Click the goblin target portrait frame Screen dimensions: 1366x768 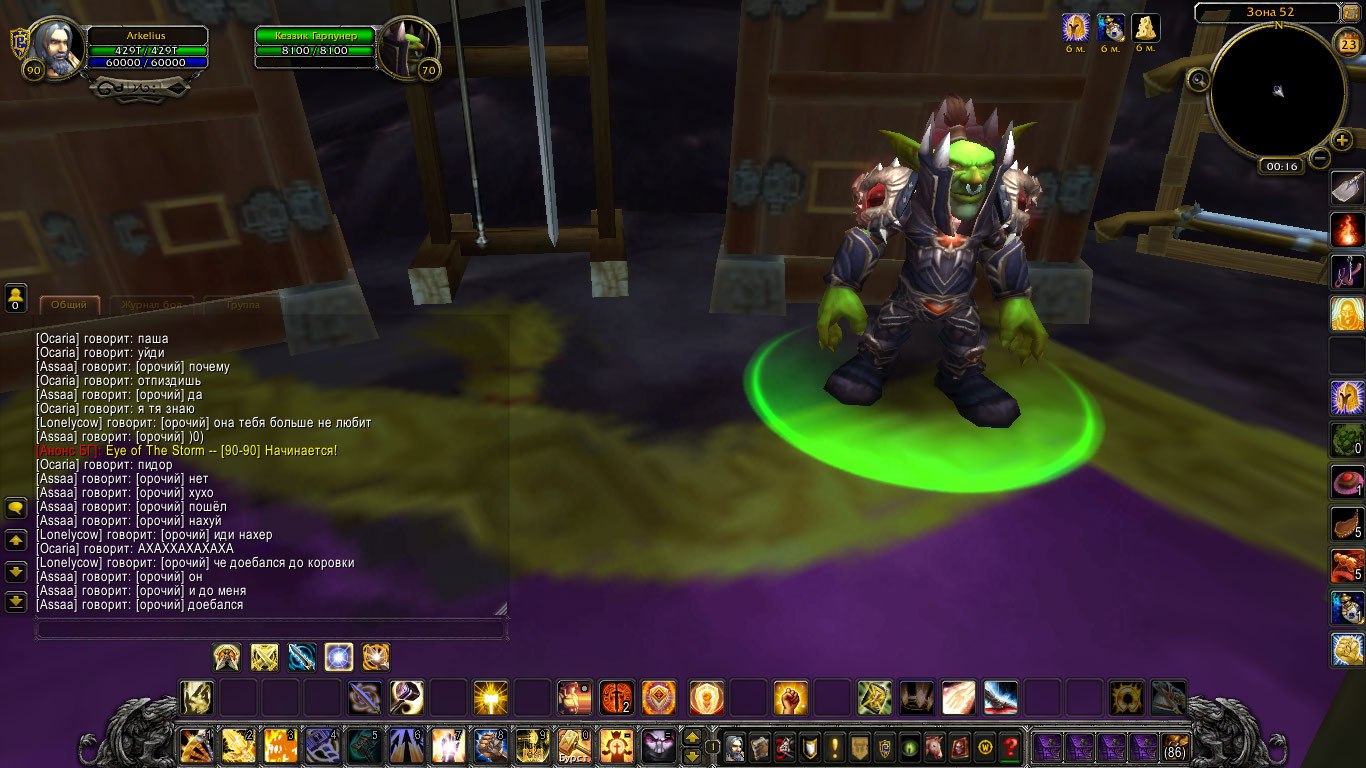point(407,48)
